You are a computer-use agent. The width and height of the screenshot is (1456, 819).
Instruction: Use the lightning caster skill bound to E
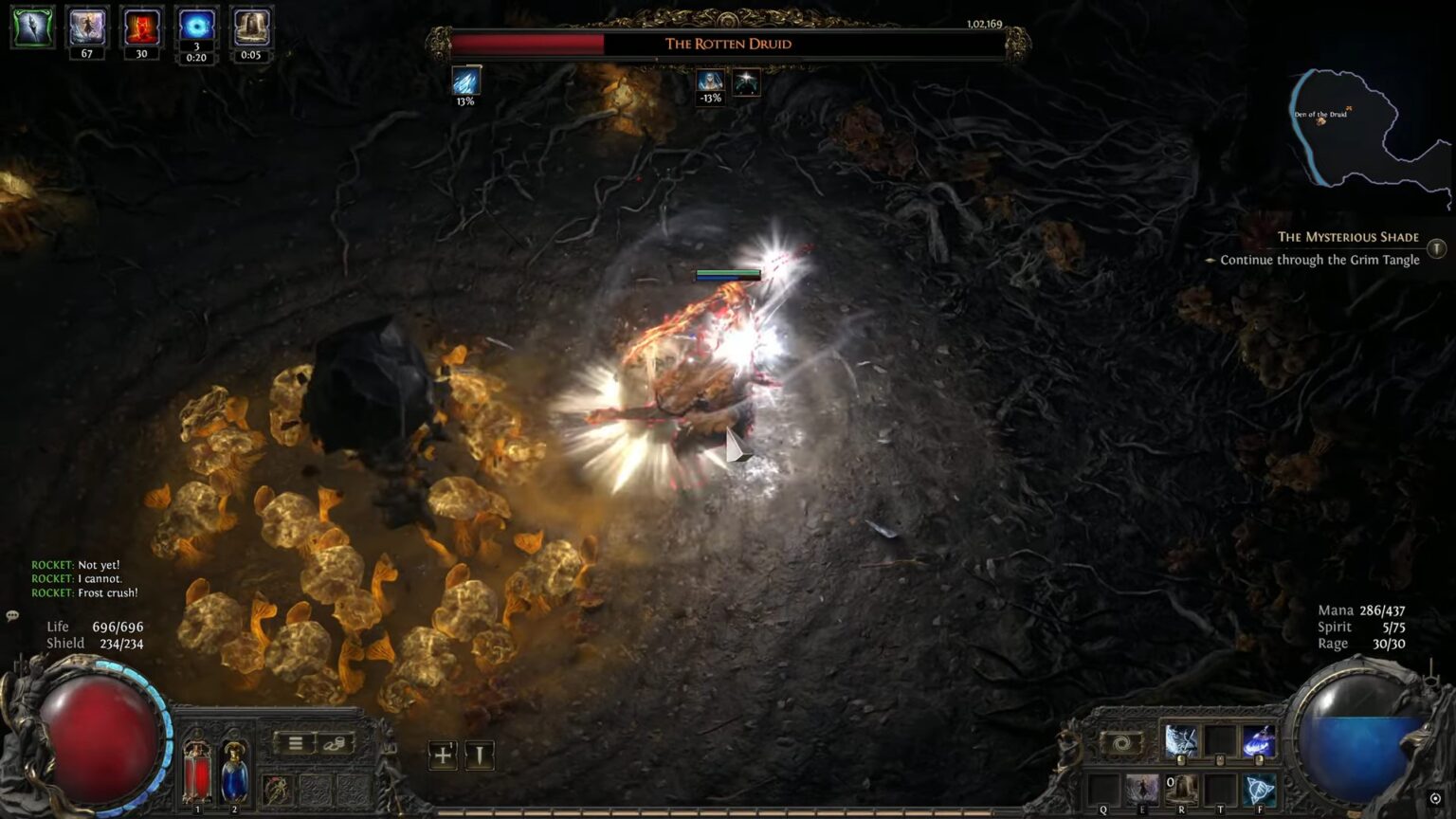tap(1140, 790)
